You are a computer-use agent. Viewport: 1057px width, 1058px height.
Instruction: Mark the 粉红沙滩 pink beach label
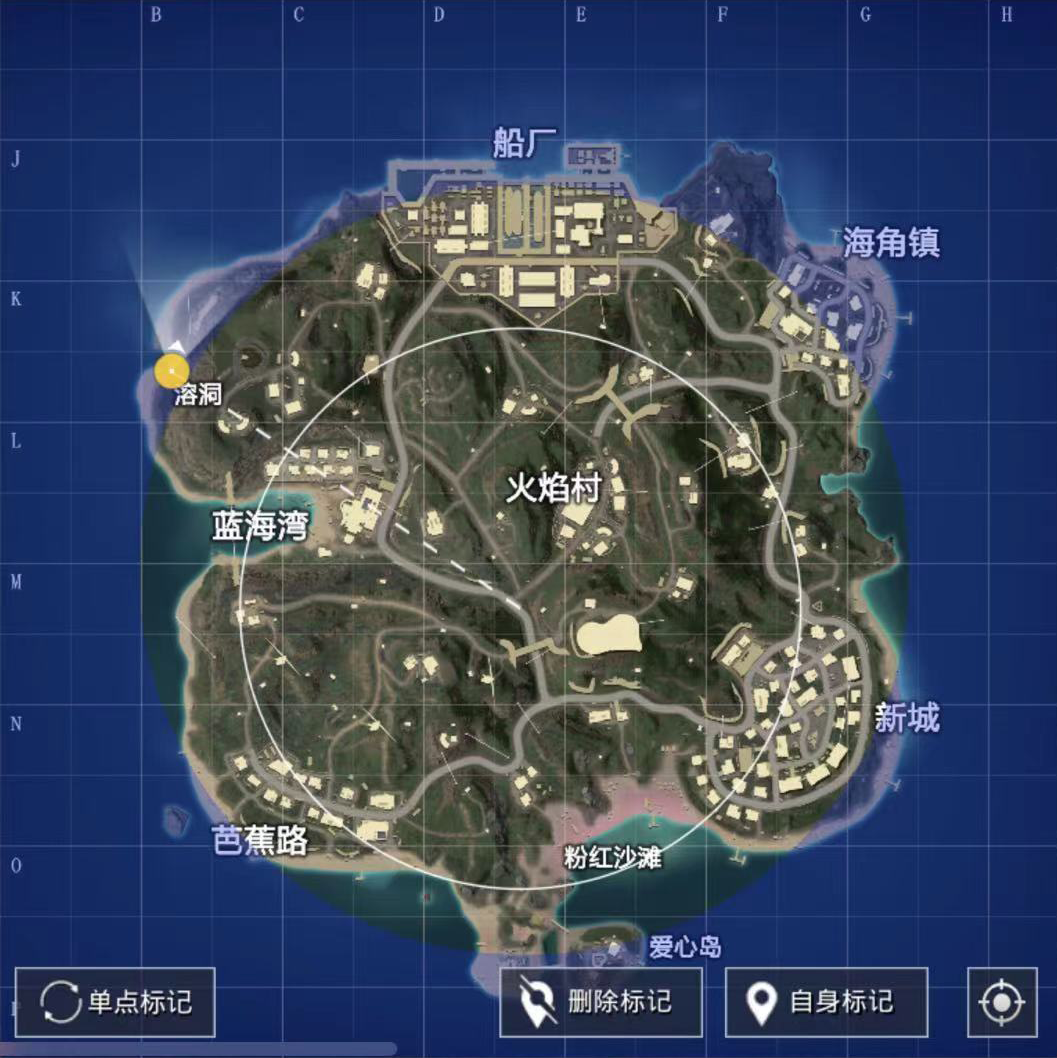coord(612,858)
